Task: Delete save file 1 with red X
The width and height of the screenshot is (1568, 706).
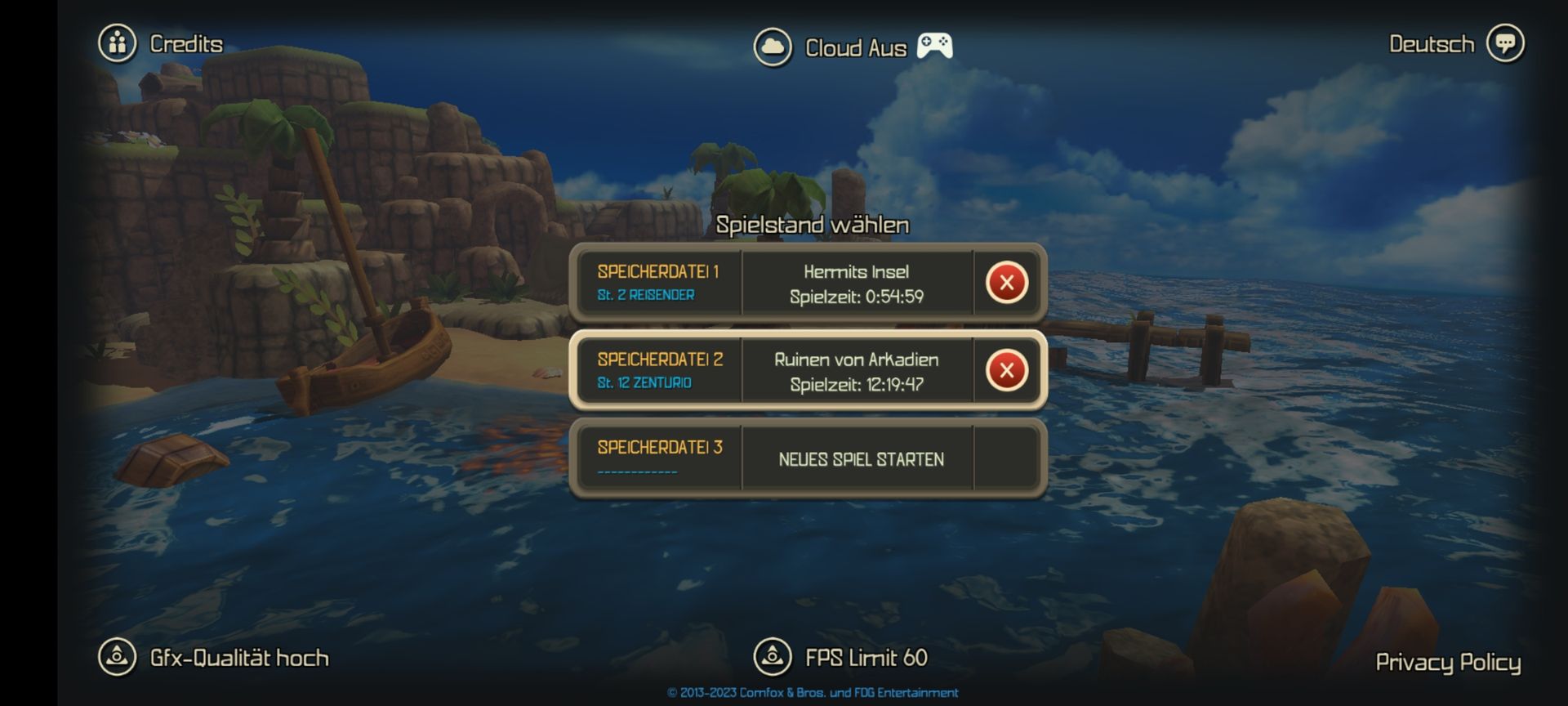Action: tap(1006, 283)
